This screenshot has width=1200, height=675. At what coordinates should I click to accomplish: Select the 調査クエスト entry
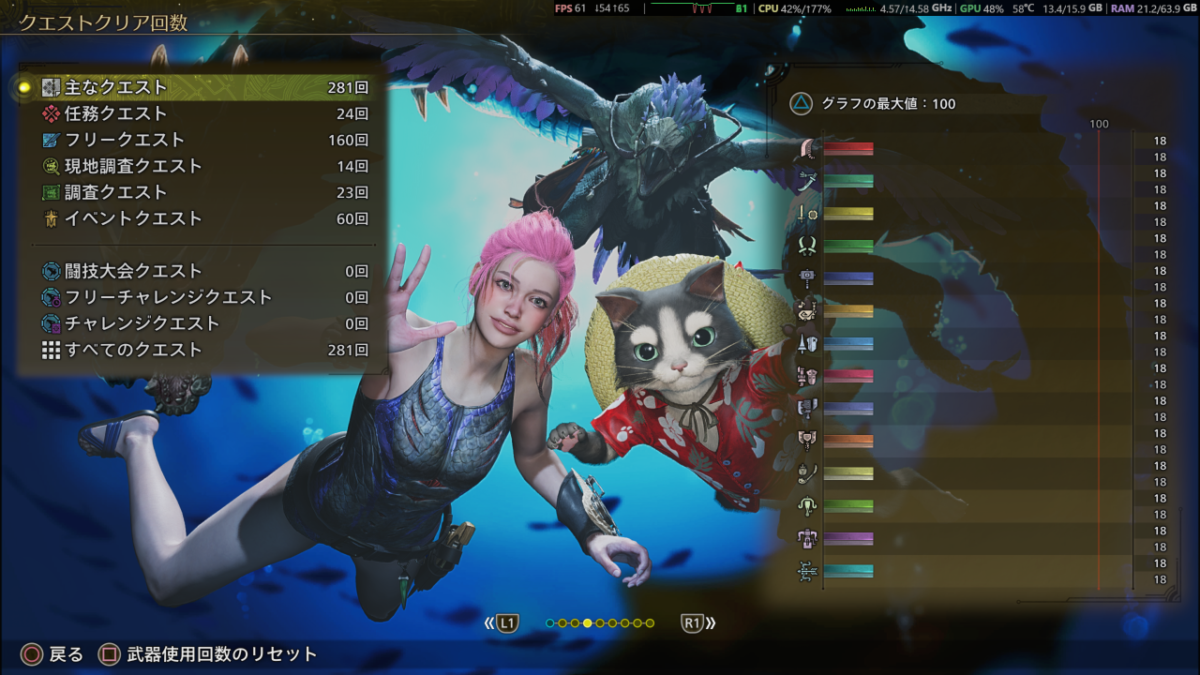point(200,192)
